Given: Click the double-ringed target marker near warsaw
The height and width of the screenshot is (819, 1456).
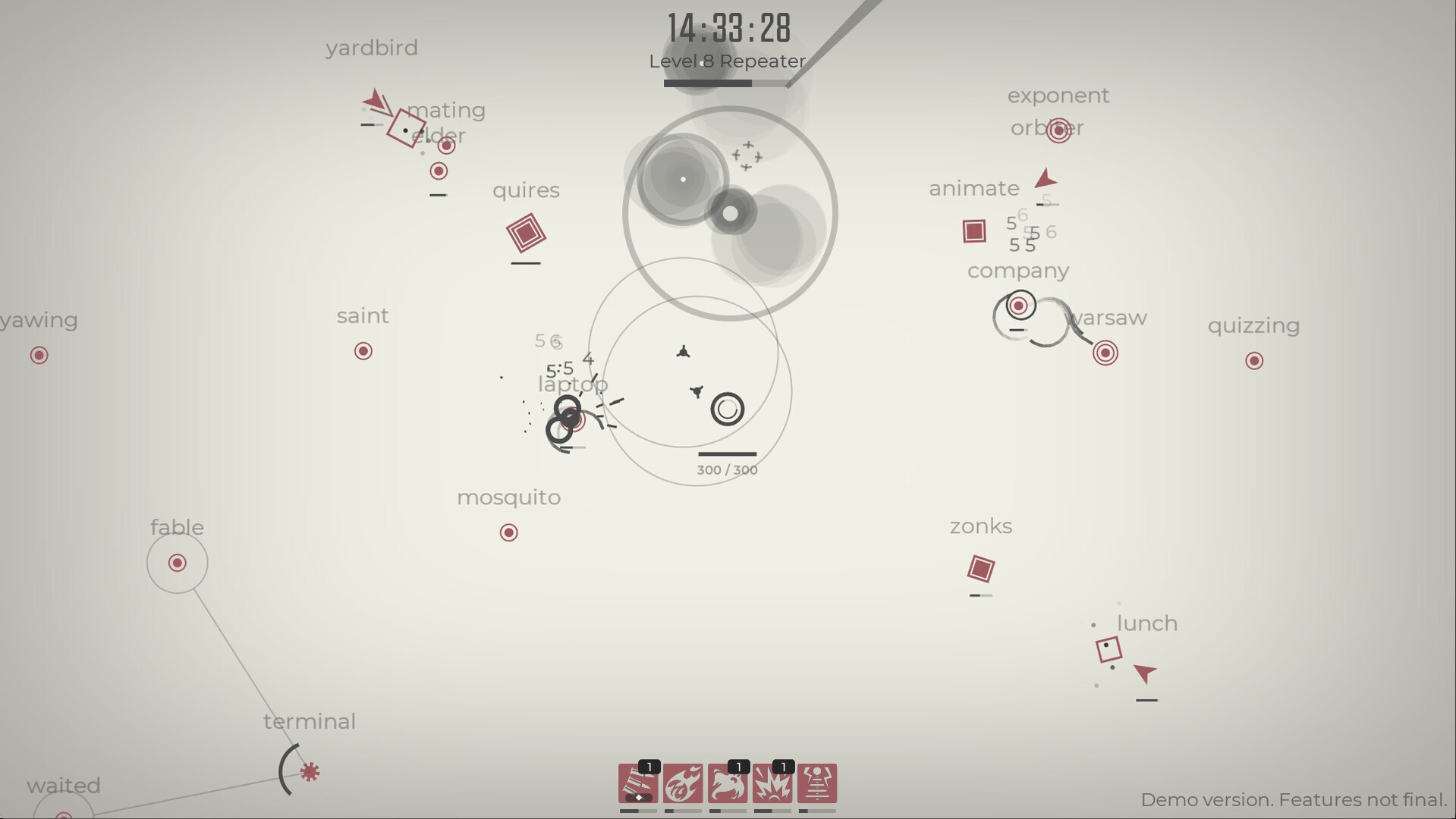Looking at the screenshot, I should point(1104,352).
